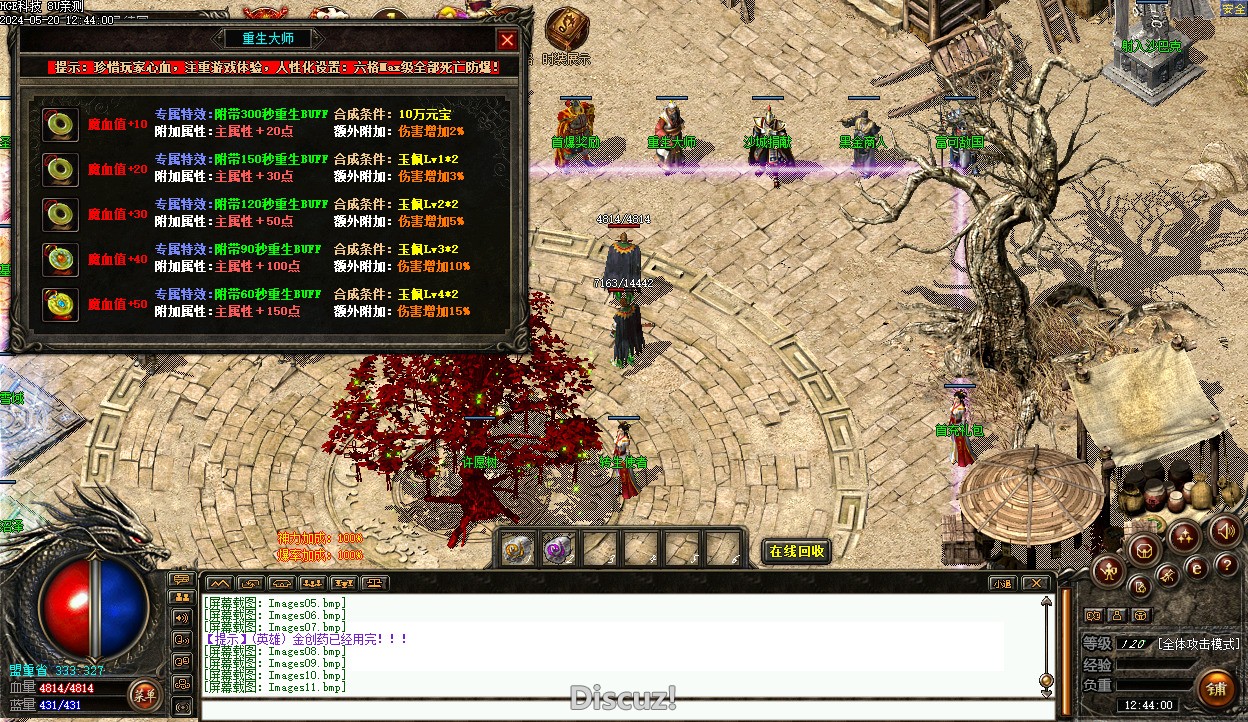Pick the 魔血值+30 jade pendant icon
Screen dimensions: 1248x722
61,214
